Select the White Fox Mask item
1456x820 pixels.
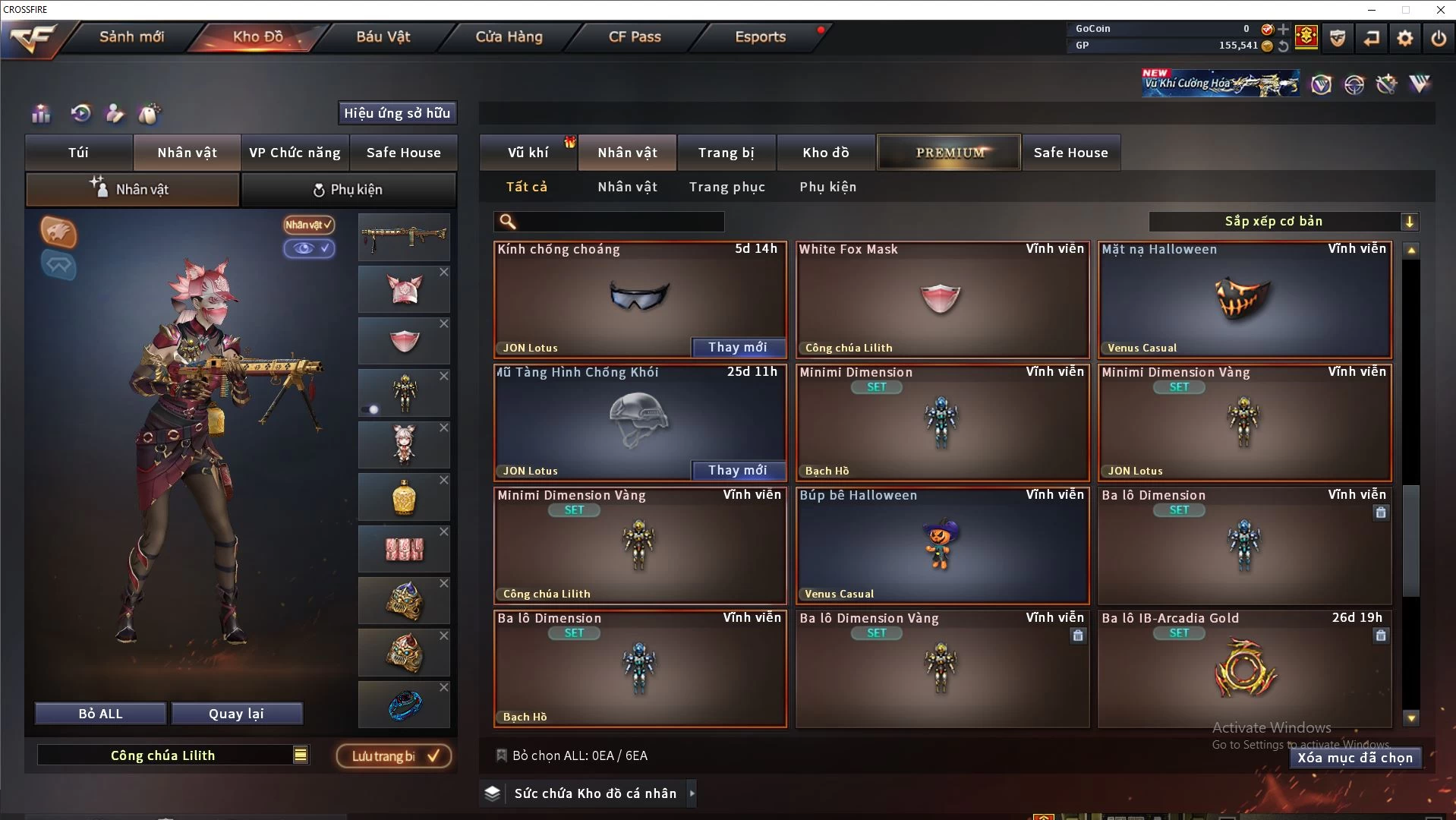pos(941,299)
